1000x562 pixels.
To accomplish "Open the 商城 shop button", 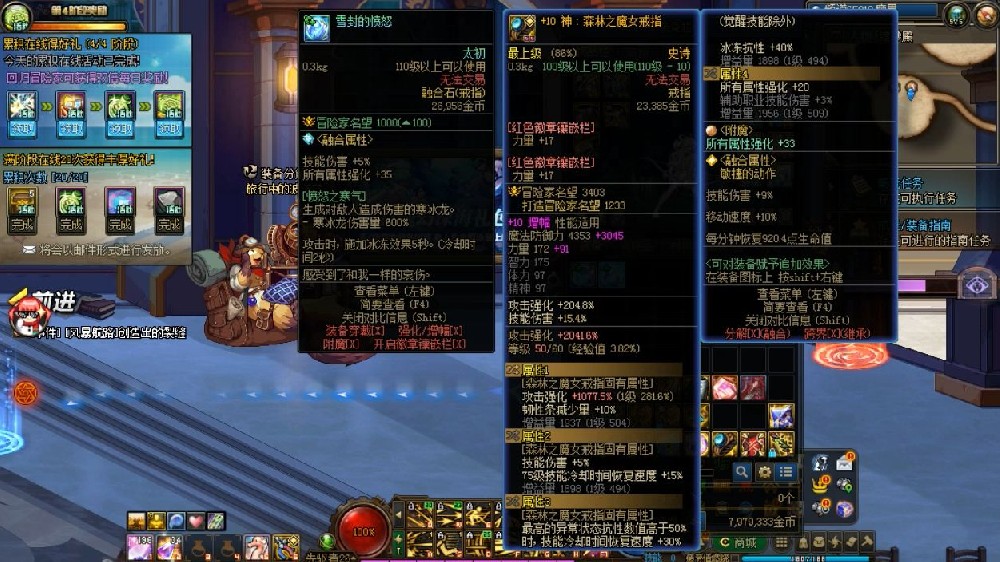I will 740,542.
